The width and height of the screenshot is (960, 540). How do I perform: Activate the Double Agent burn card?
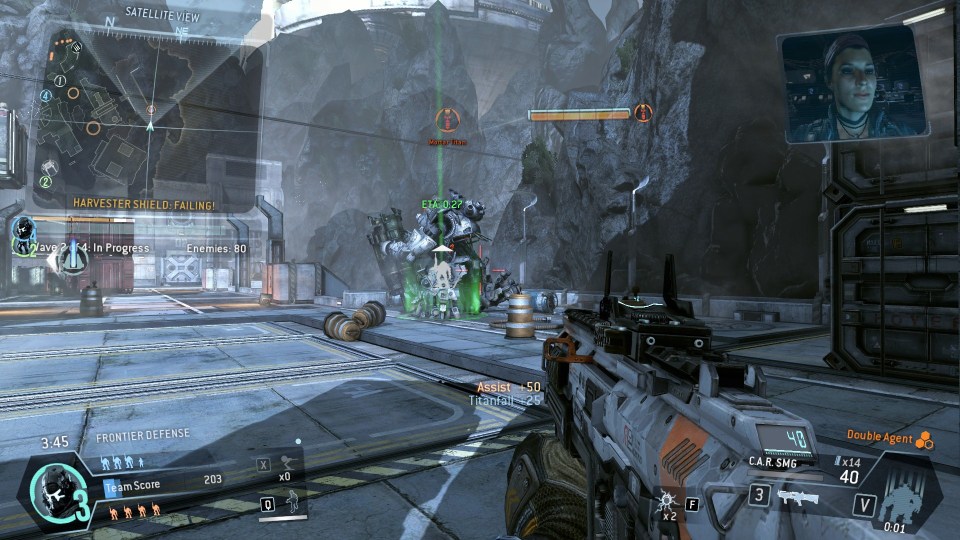[x=923, y=438]
